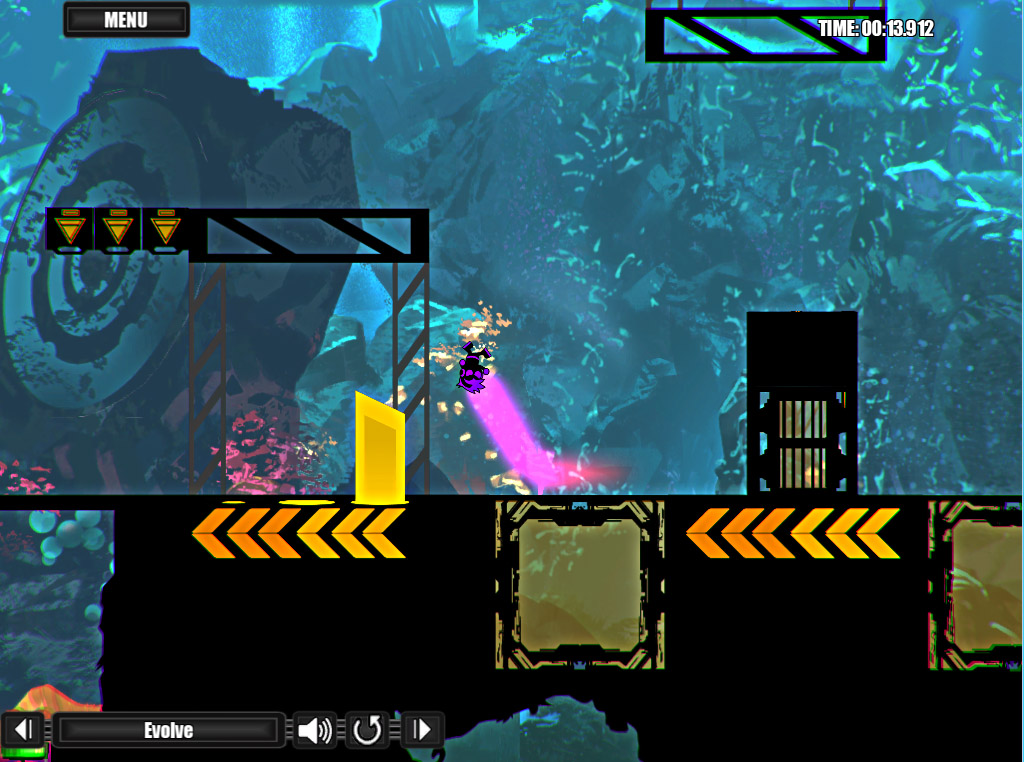Skip to the previous music track
This screenshot has width=1024, height=762.
pyautogui.click(x=26, y=730)
